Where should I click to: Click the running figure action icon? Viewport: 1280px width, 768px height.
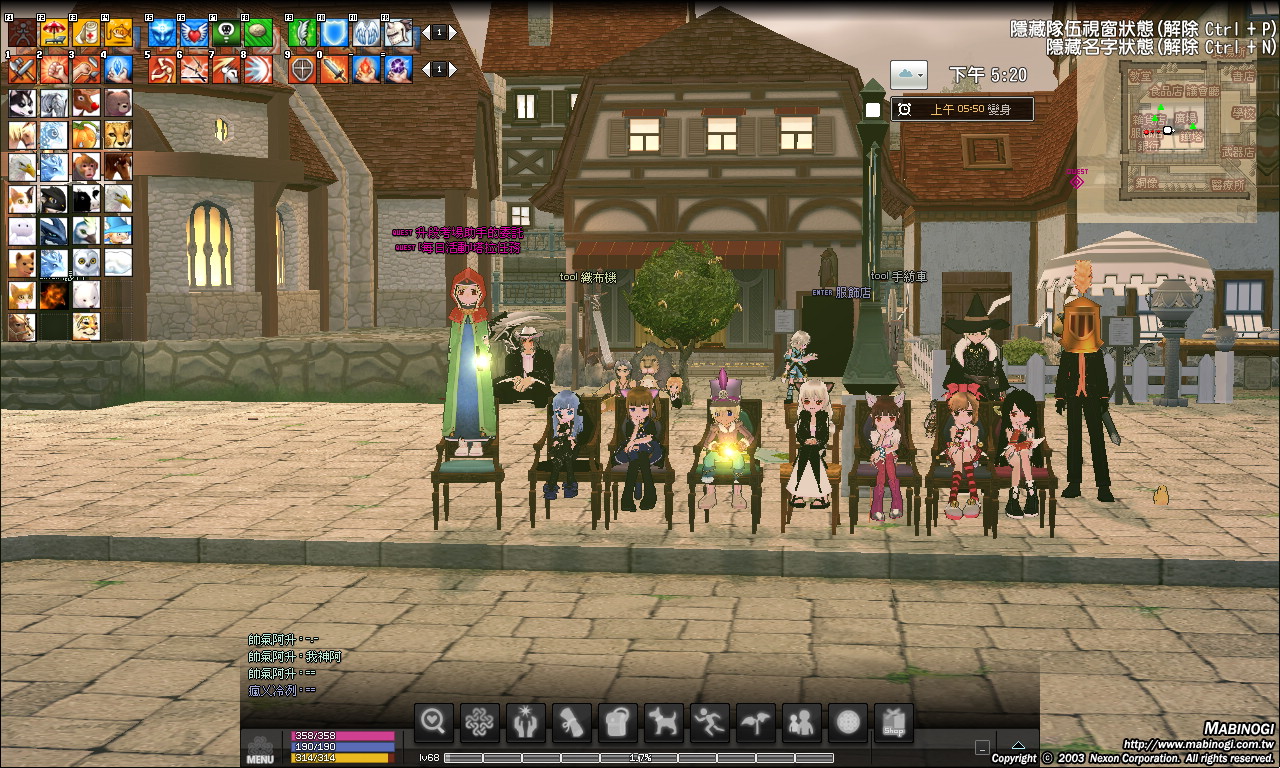click(710, 722)
